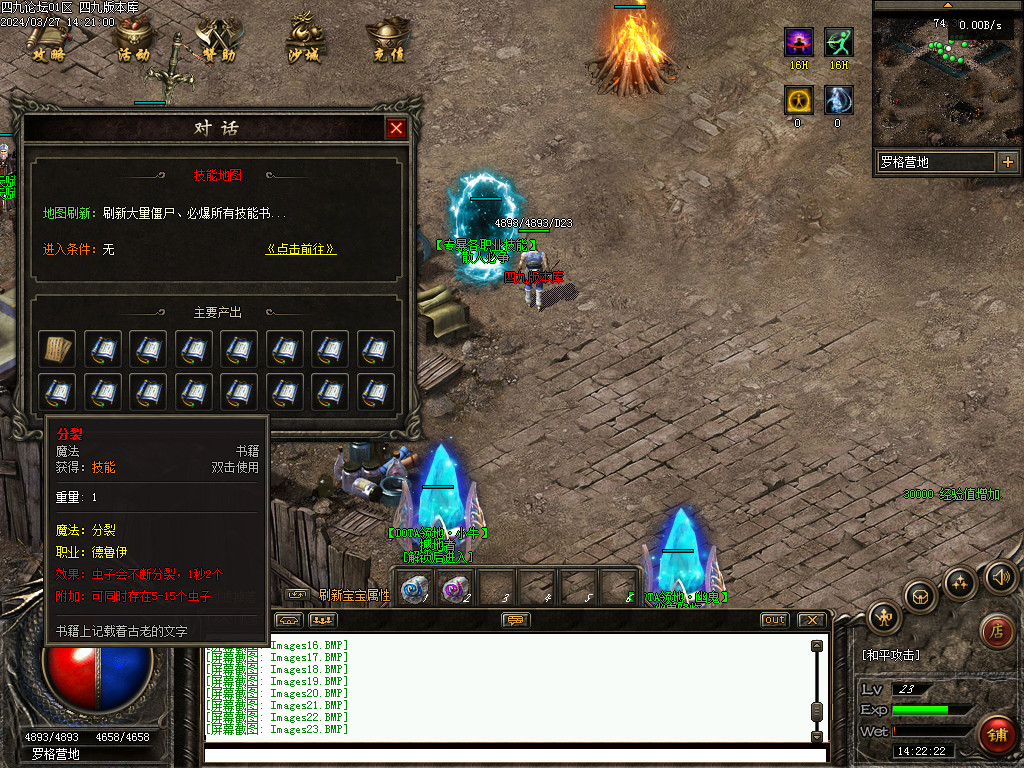Use the purple swirl item in hotbar slot 2
Screen dimensions: 1024x768
pos(455,589)
